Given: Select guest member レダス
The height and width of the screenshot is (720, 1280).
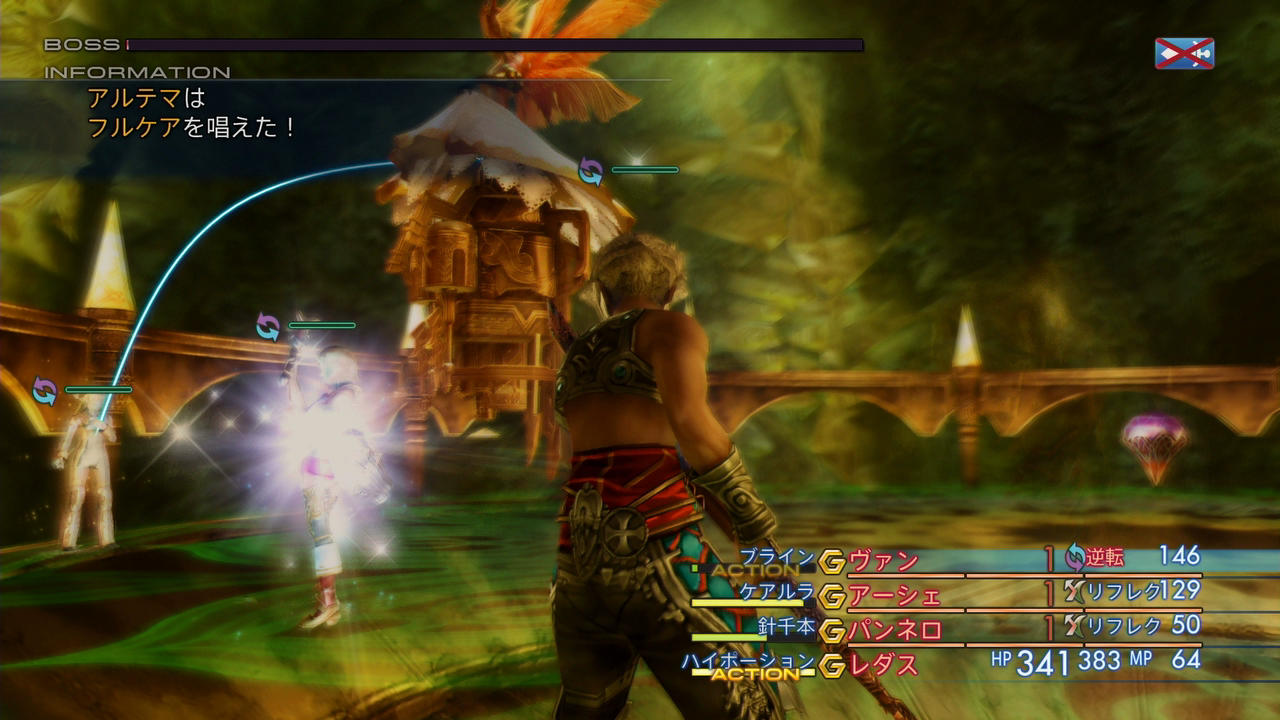Looking at the screenshot, I should tap(884, 664).
